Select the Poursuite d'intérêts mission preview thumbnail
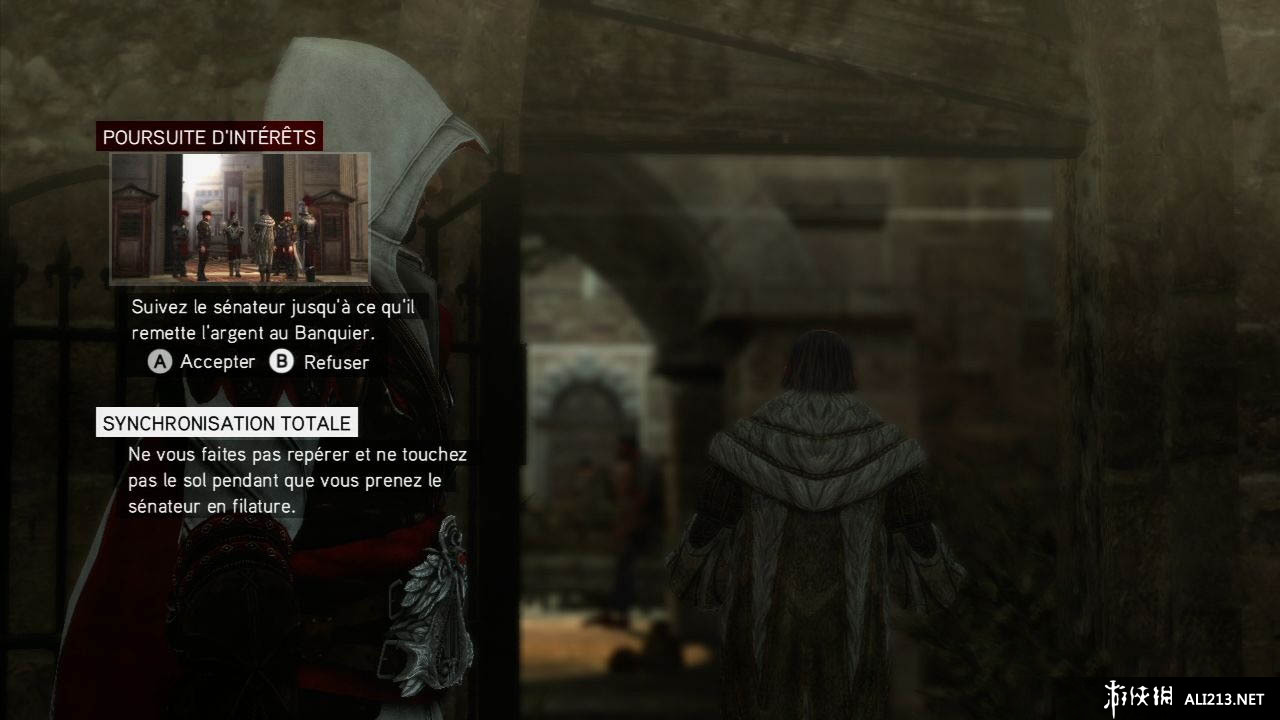The height and width of the screenshot is (720, 1280). [240, 218]
